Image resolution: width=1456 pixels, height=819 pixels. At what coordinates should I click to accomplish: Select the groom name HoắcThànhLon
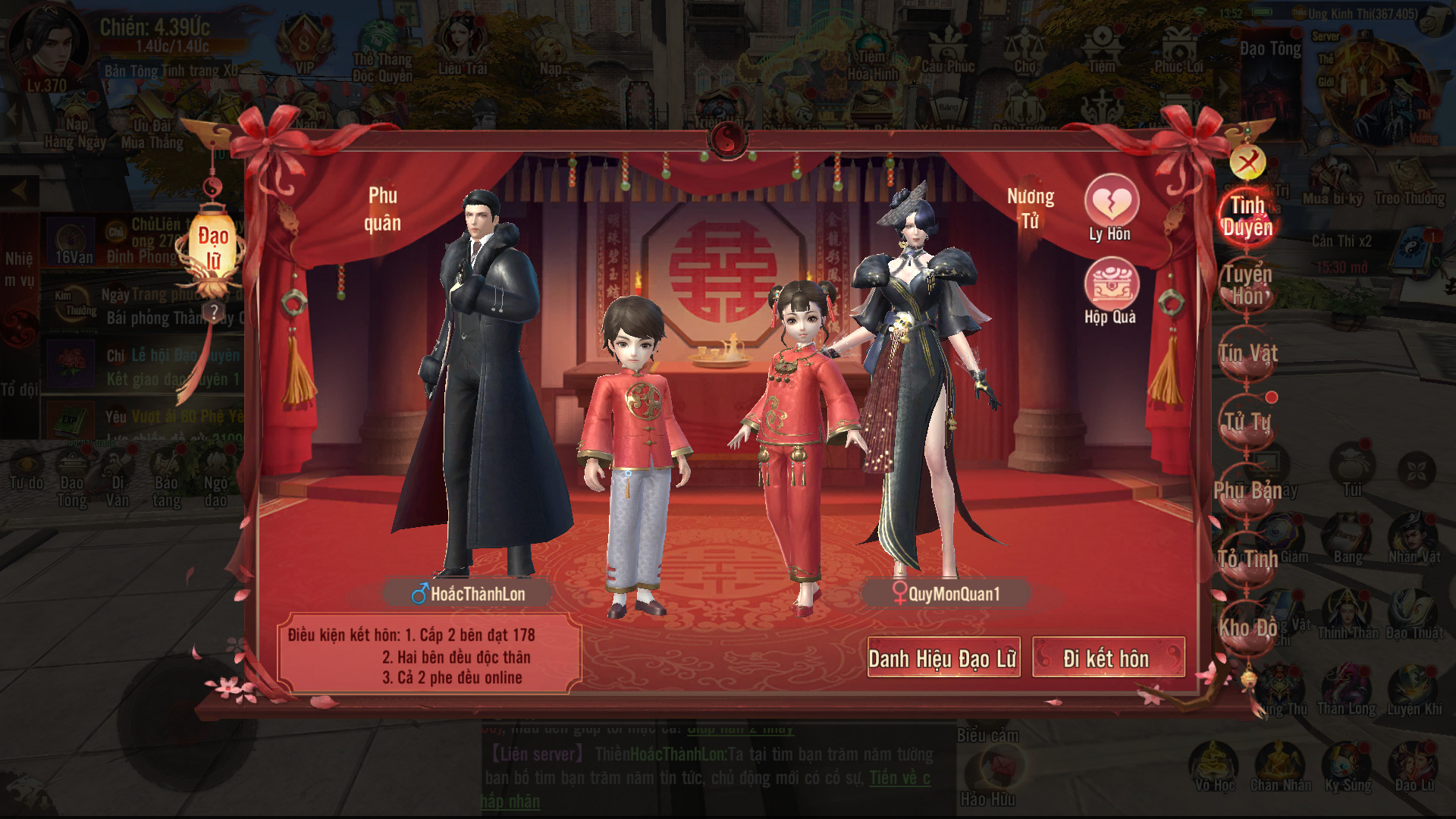pyautogui.click(x=469, y=594)
